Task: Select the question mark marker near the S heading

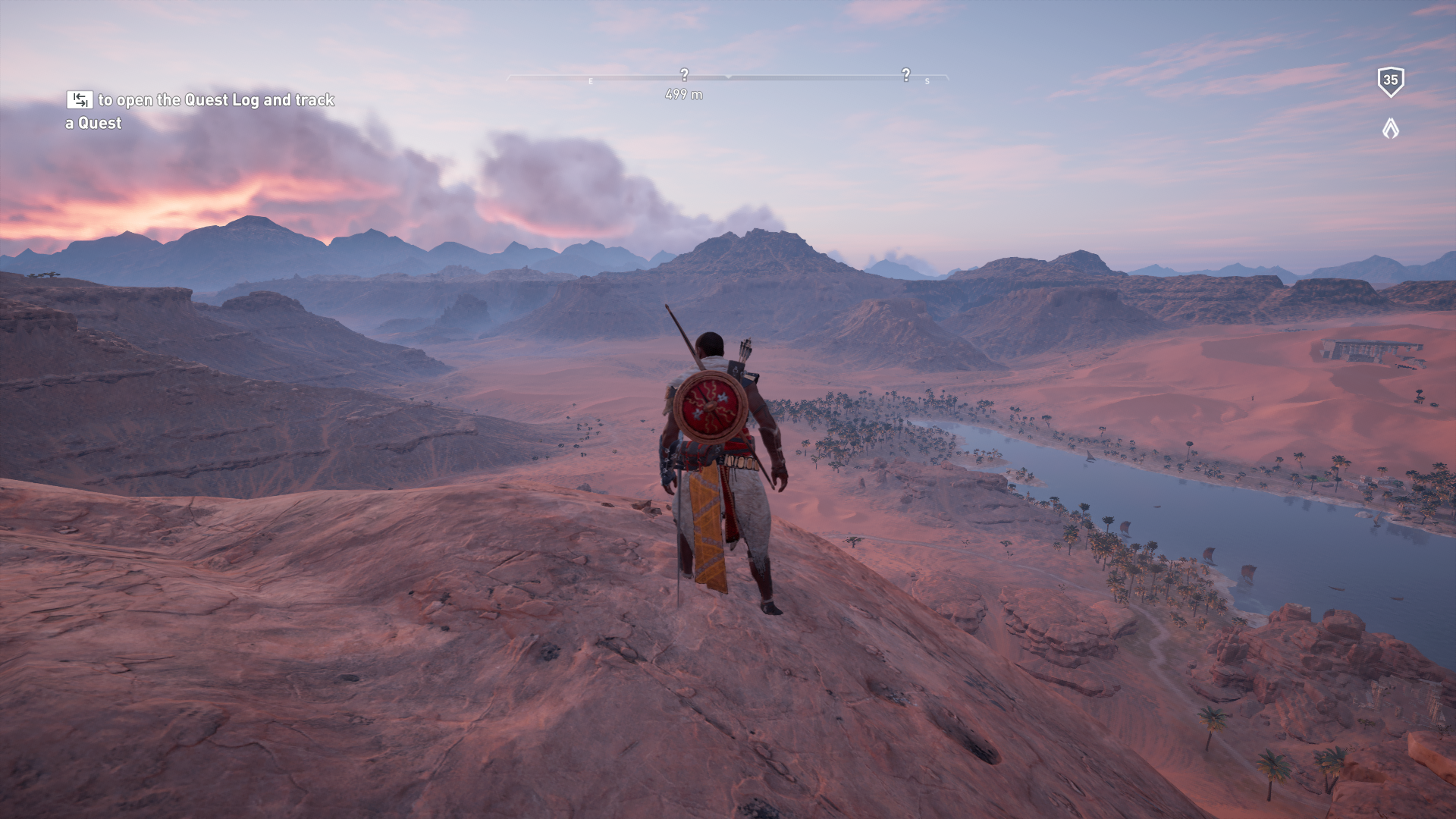Action: [x=905, y=74]
